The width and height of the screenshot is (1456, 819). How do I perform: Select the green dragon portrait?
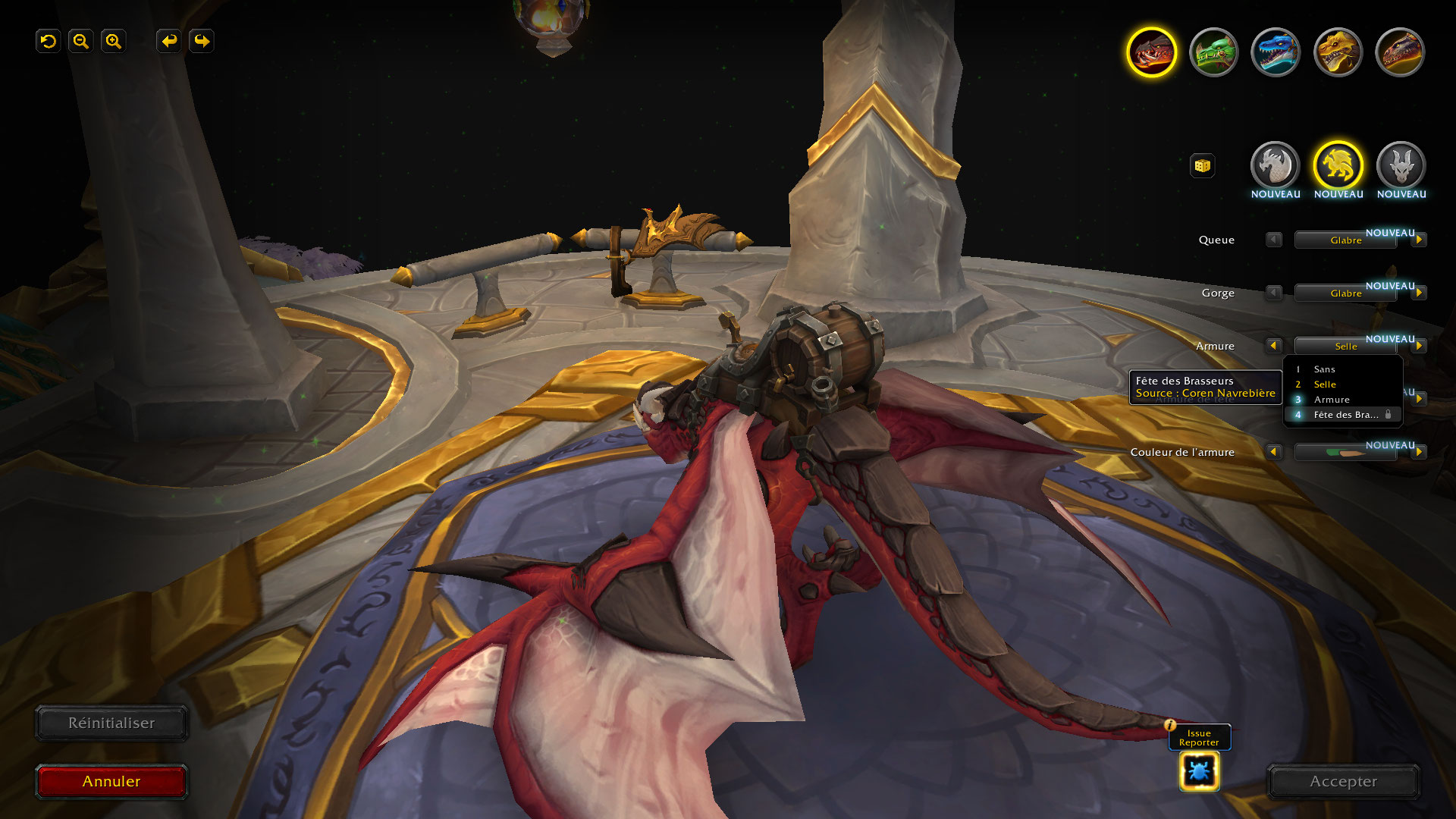(x=1213, y=52)
